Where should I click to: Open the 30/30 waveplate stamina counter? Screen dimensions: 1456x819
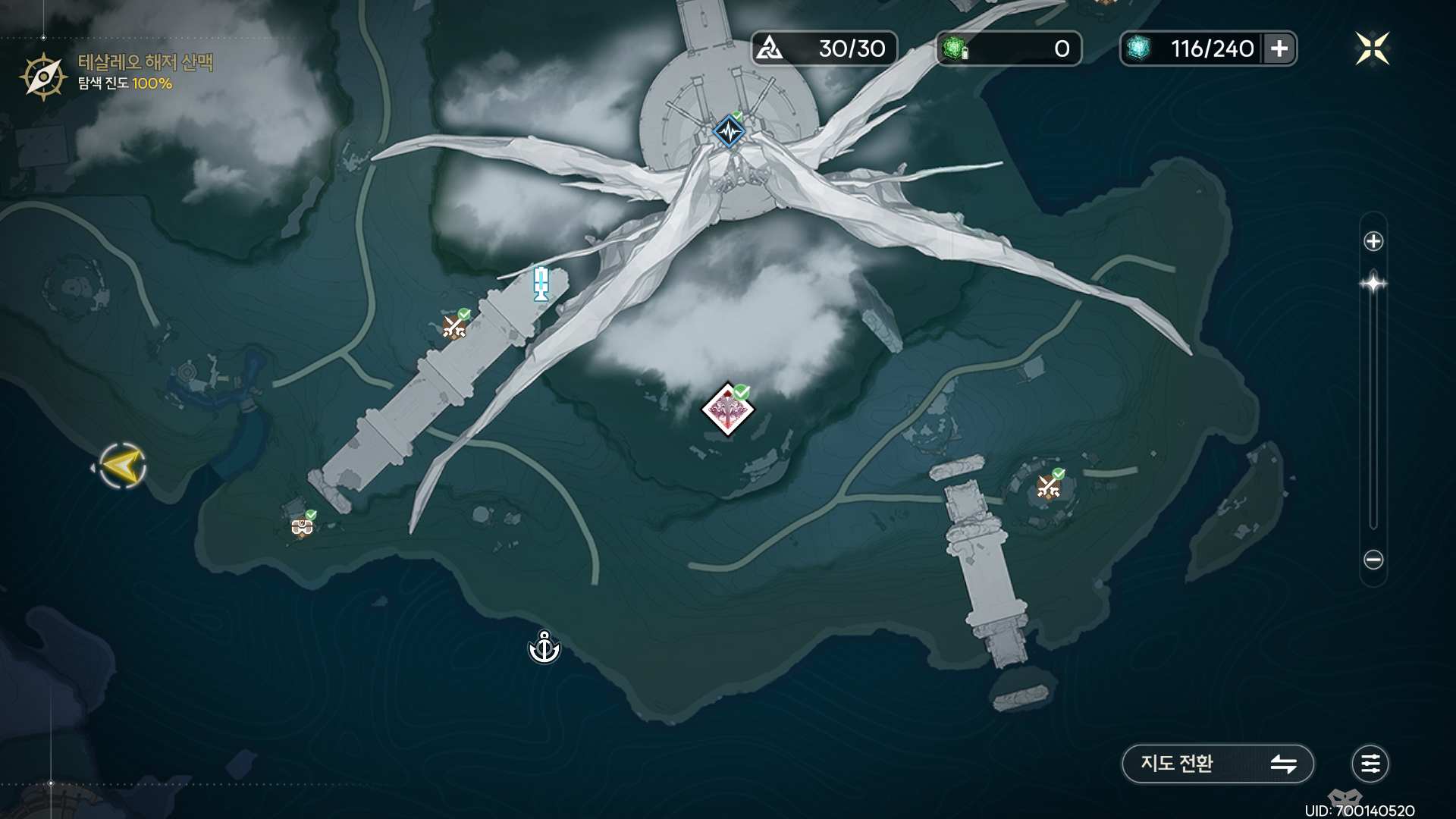point(824,49)
